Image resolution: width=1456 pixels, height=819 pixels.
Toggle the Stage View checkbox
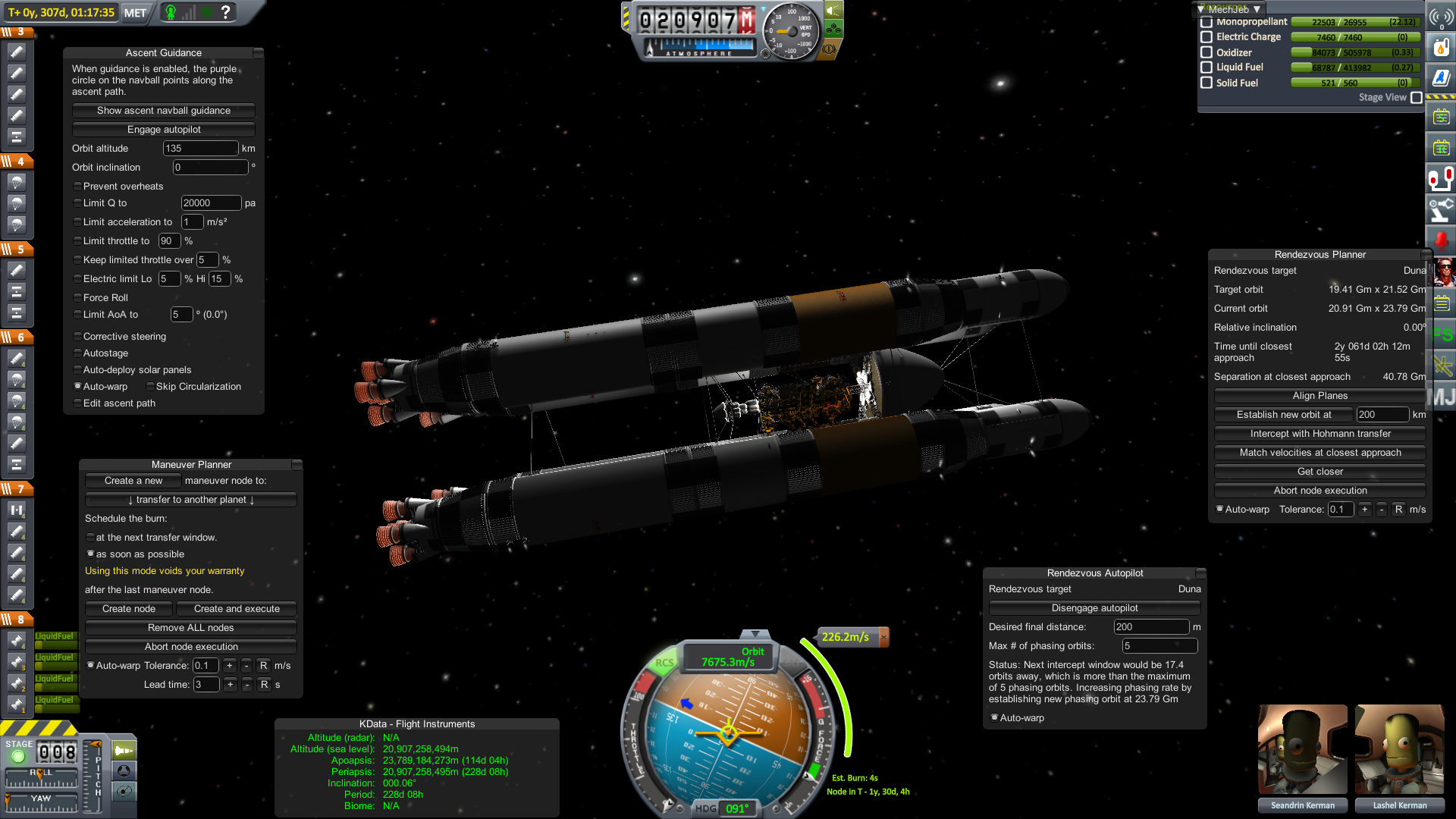point(1416,98)
